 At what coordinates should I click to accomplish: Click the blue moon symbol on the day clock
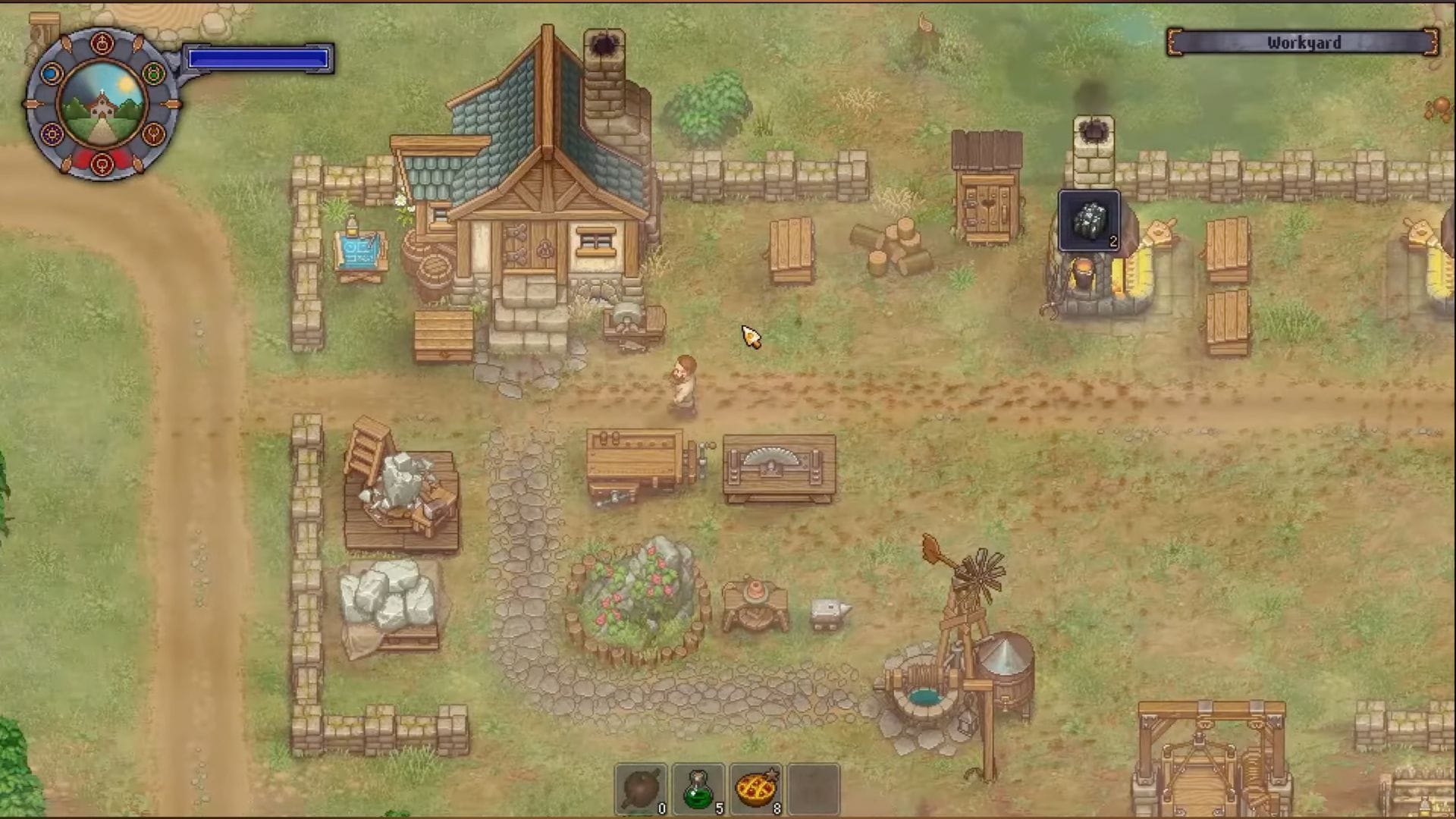point(52,74)
